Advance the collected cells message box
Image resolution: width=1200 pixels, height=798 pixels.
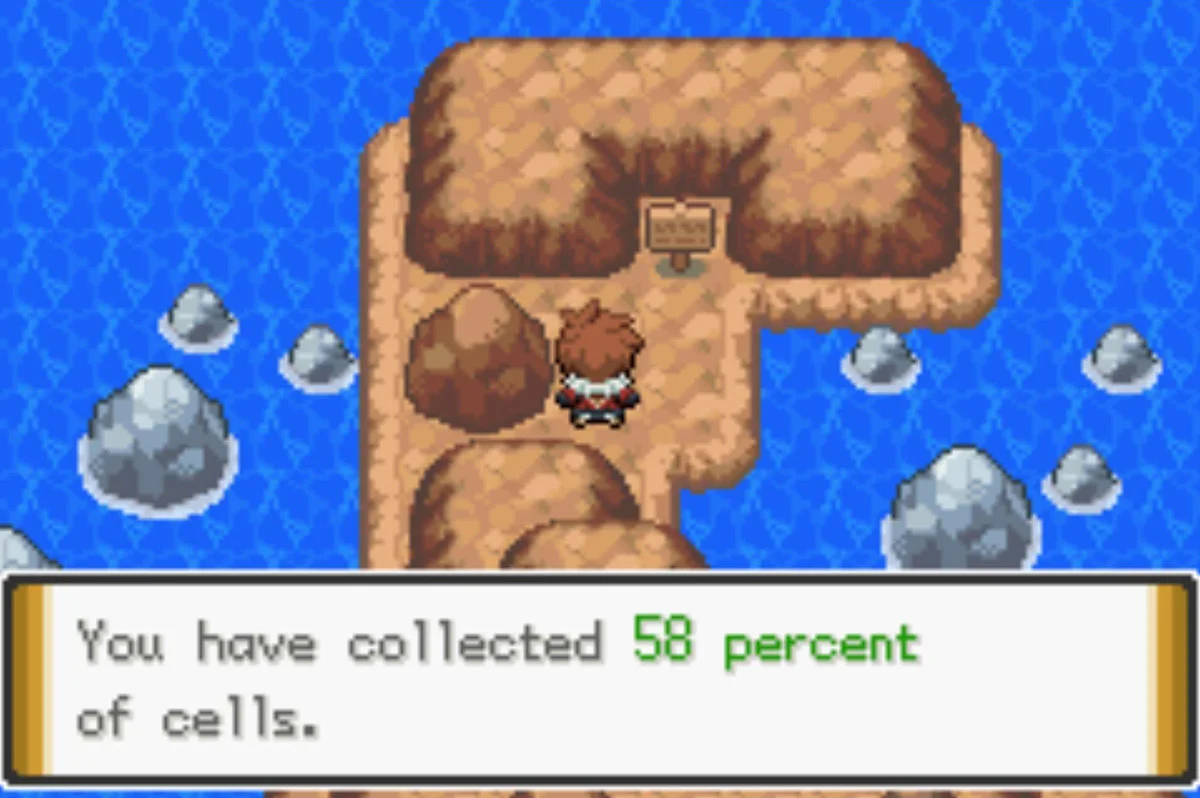pyautogui.click(x=598, y=678)
